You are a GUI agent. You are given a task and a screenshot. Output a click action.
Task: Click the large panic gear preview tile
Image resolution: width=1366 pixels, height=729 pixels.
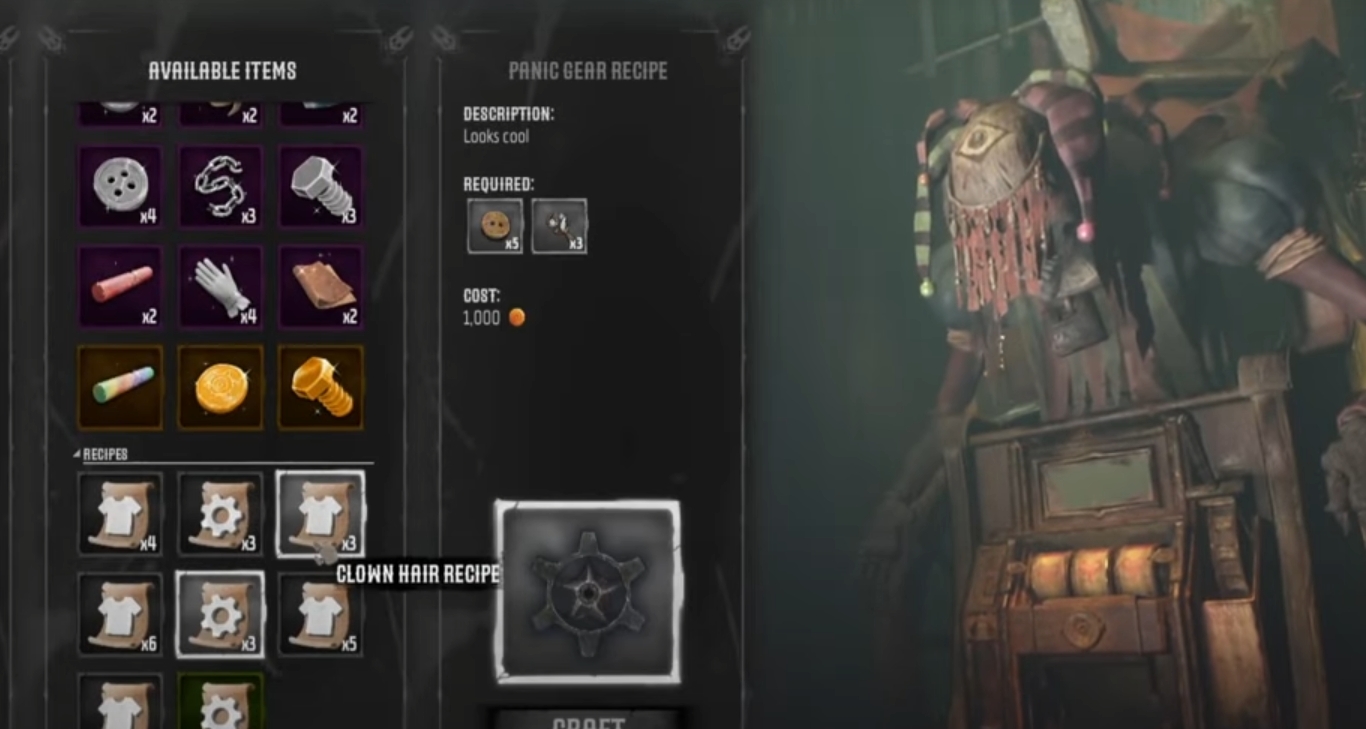588,592
